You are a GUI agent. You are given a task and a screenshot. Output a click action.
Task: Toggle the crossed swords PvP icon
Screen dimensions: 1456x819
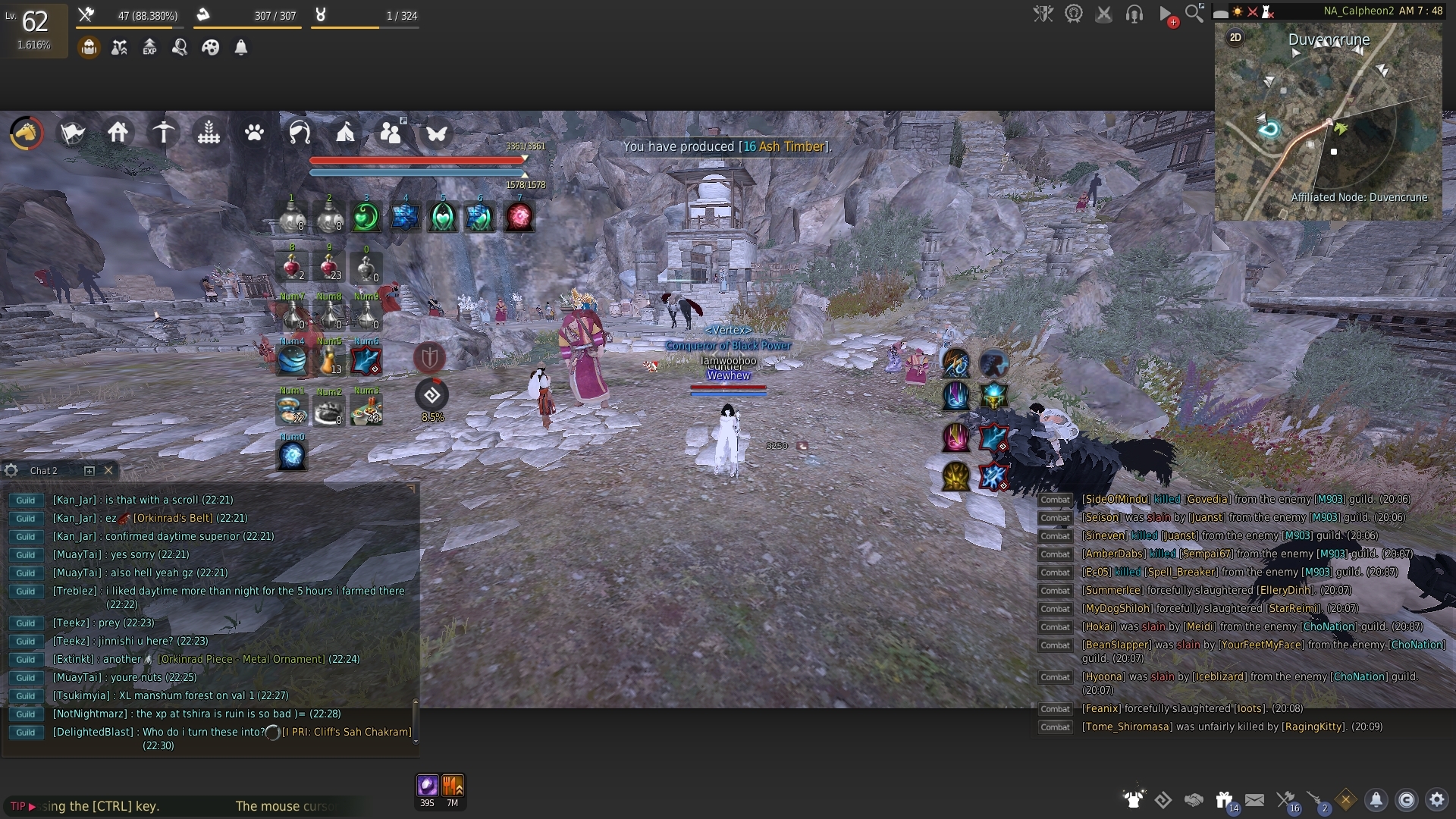[x=1104, y=13]
